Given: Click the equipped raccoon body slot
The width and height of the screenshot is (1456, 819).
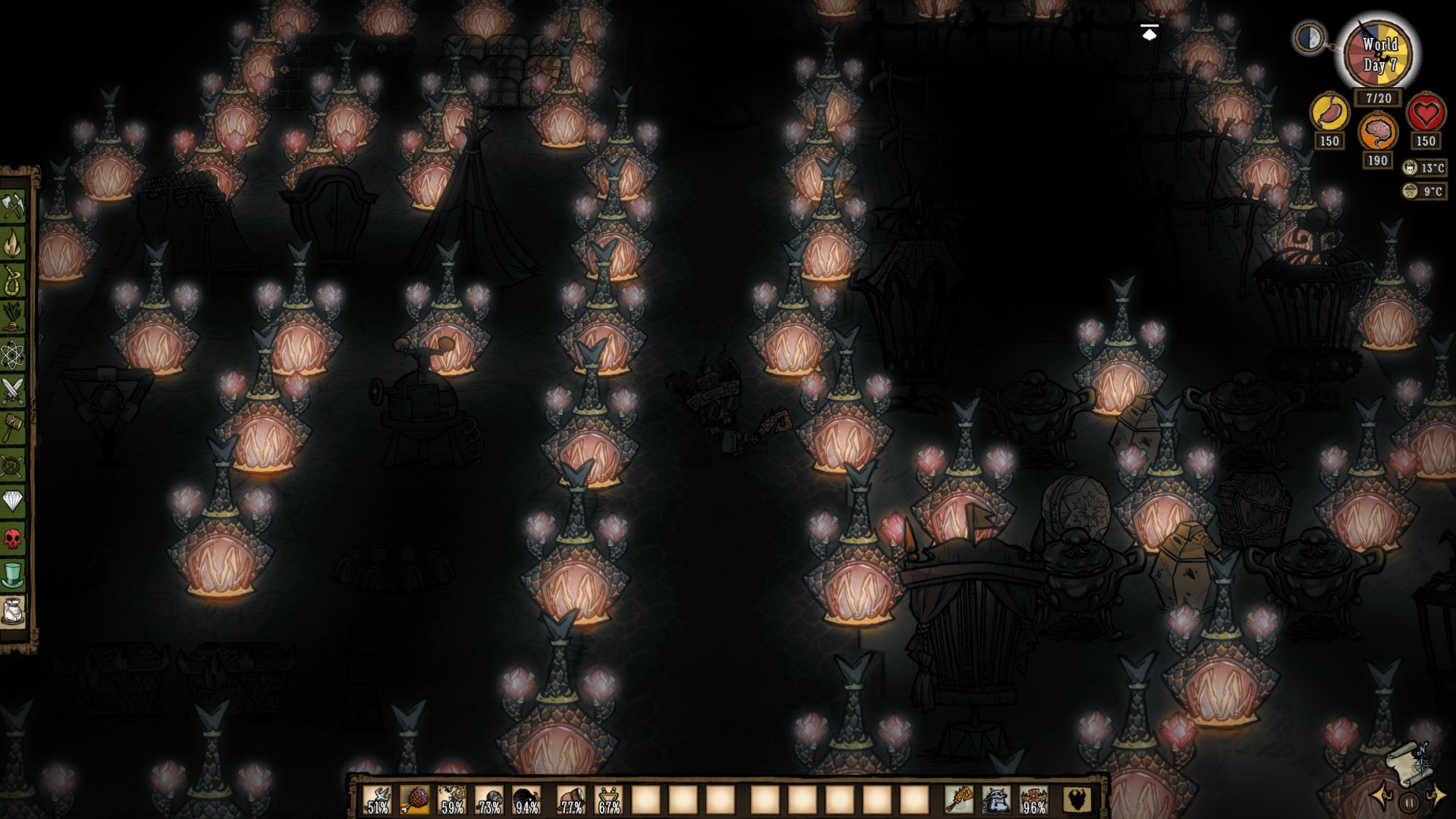Looking at the screenshot, I should point(996,799).
